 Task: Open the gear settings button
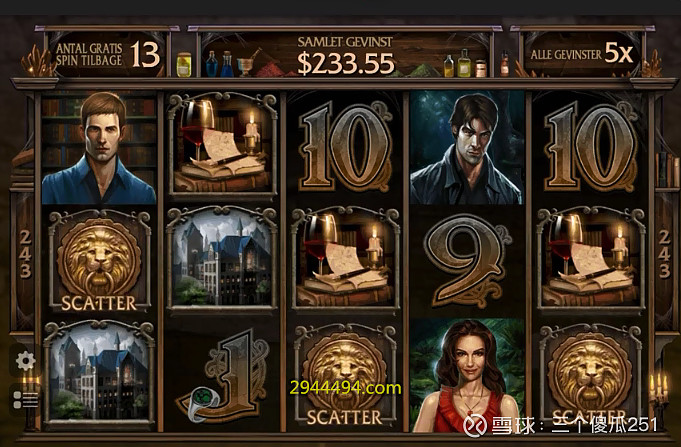coord(25,361)
